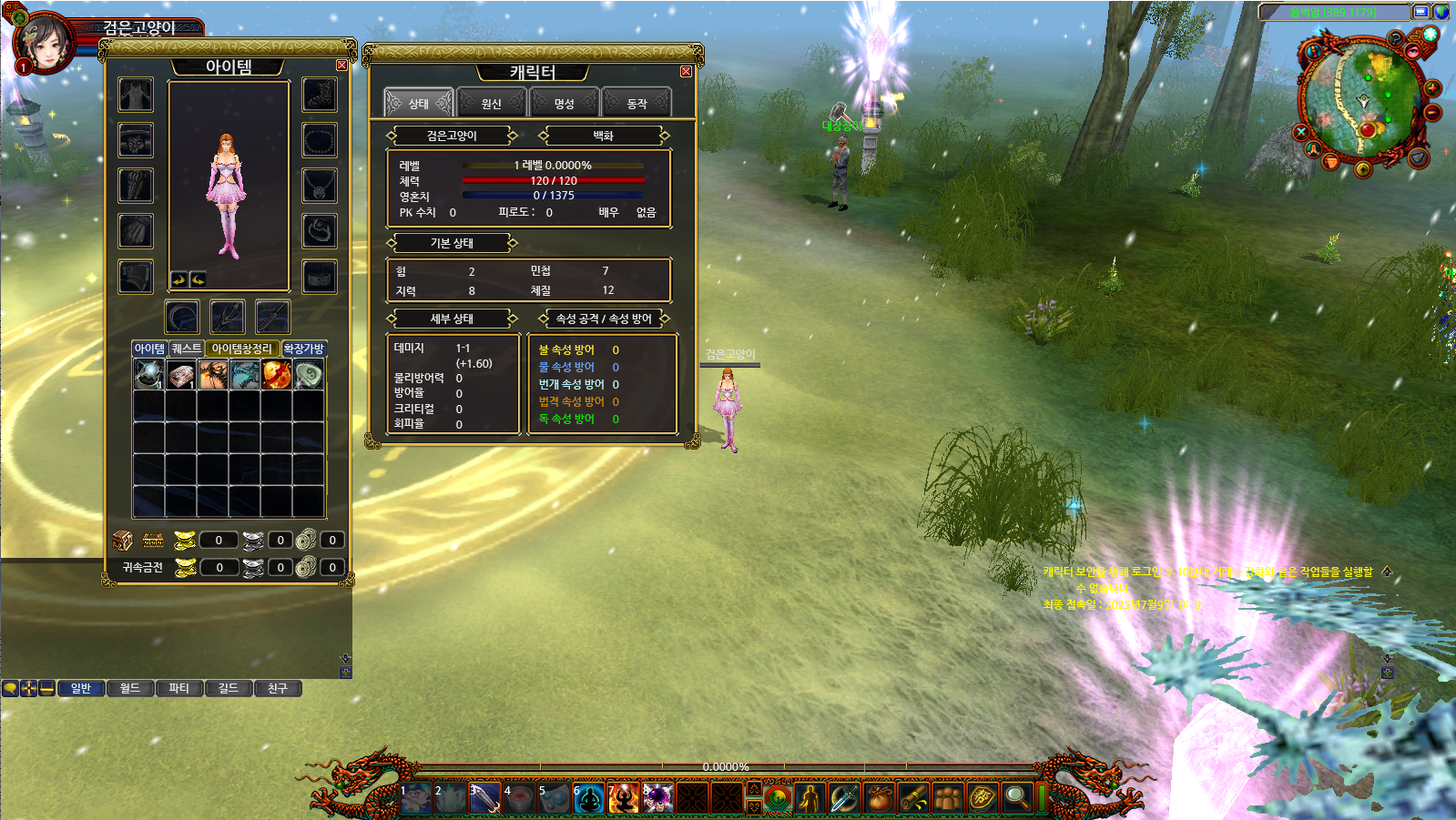1456x820 pixels.
Task: Open the 명성 tab
Action: [565, 104]
